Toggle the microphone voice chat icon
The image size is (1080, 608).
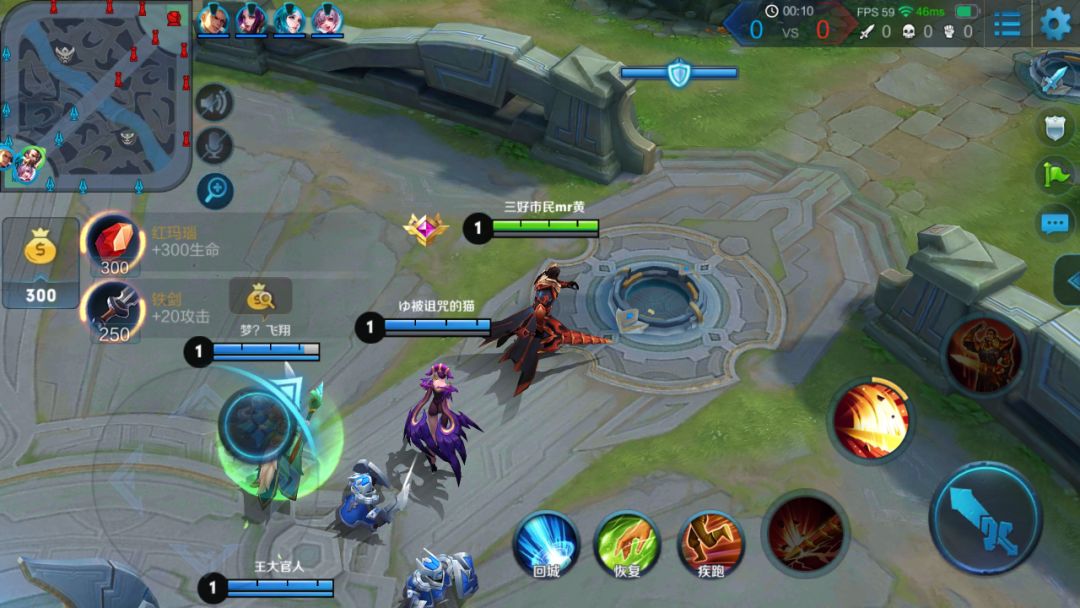coord(214,146)
